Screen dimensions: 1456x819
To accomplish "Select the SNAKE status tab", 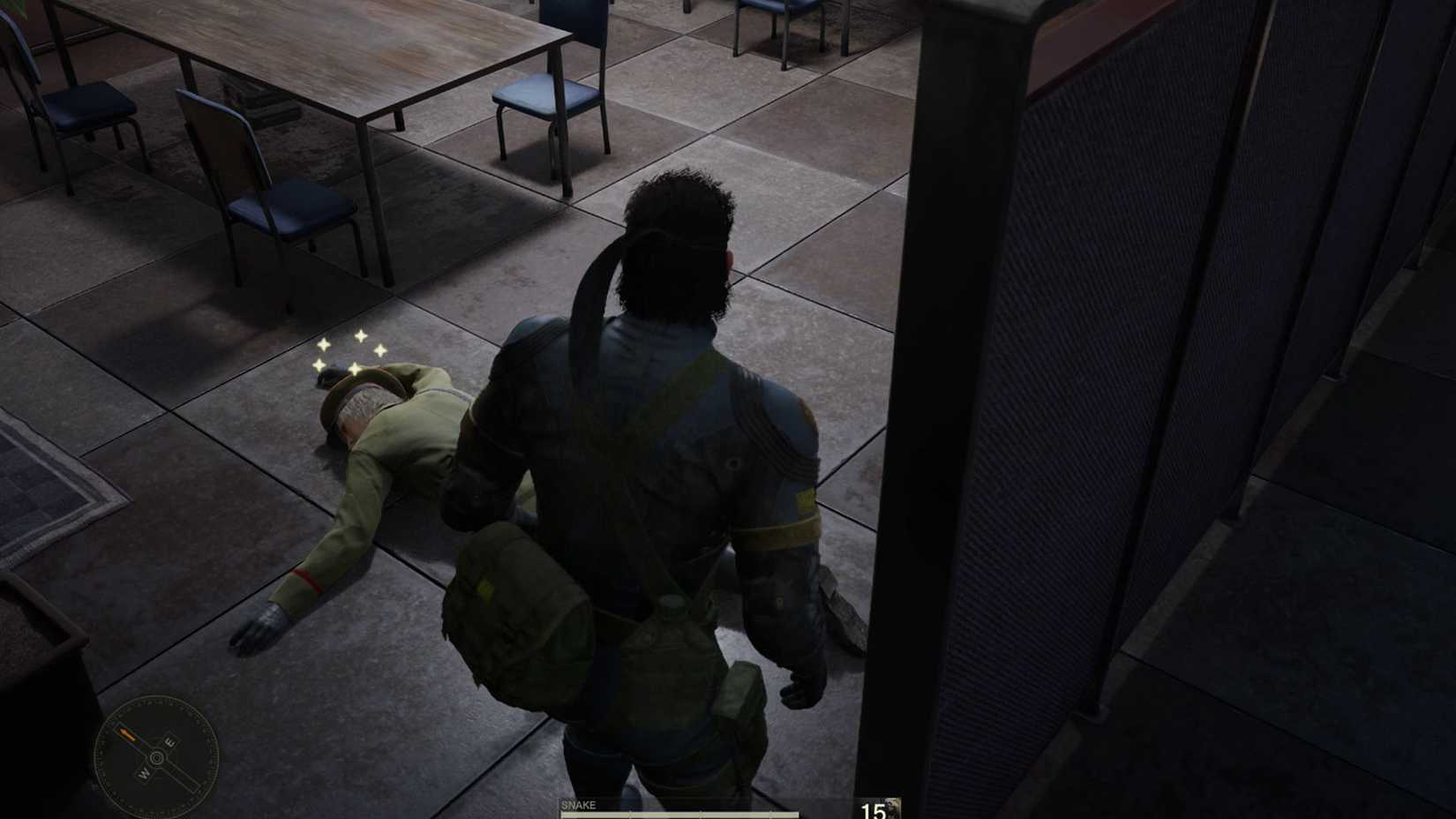I will point(580,805).
